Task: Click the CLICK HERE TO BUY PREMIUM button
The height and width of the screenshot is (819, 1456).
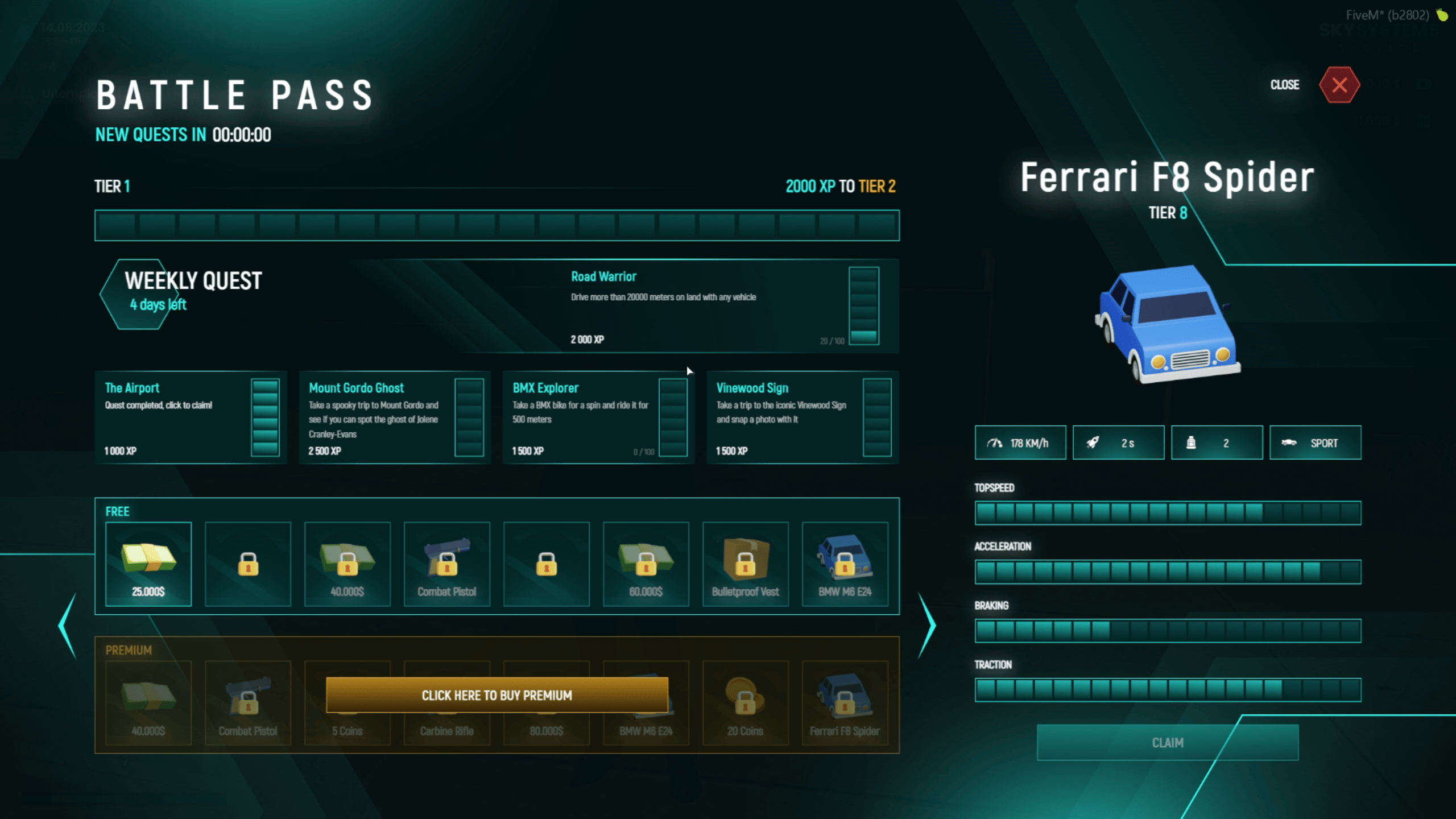Action: pyautogui.click(x=497, y=695)
